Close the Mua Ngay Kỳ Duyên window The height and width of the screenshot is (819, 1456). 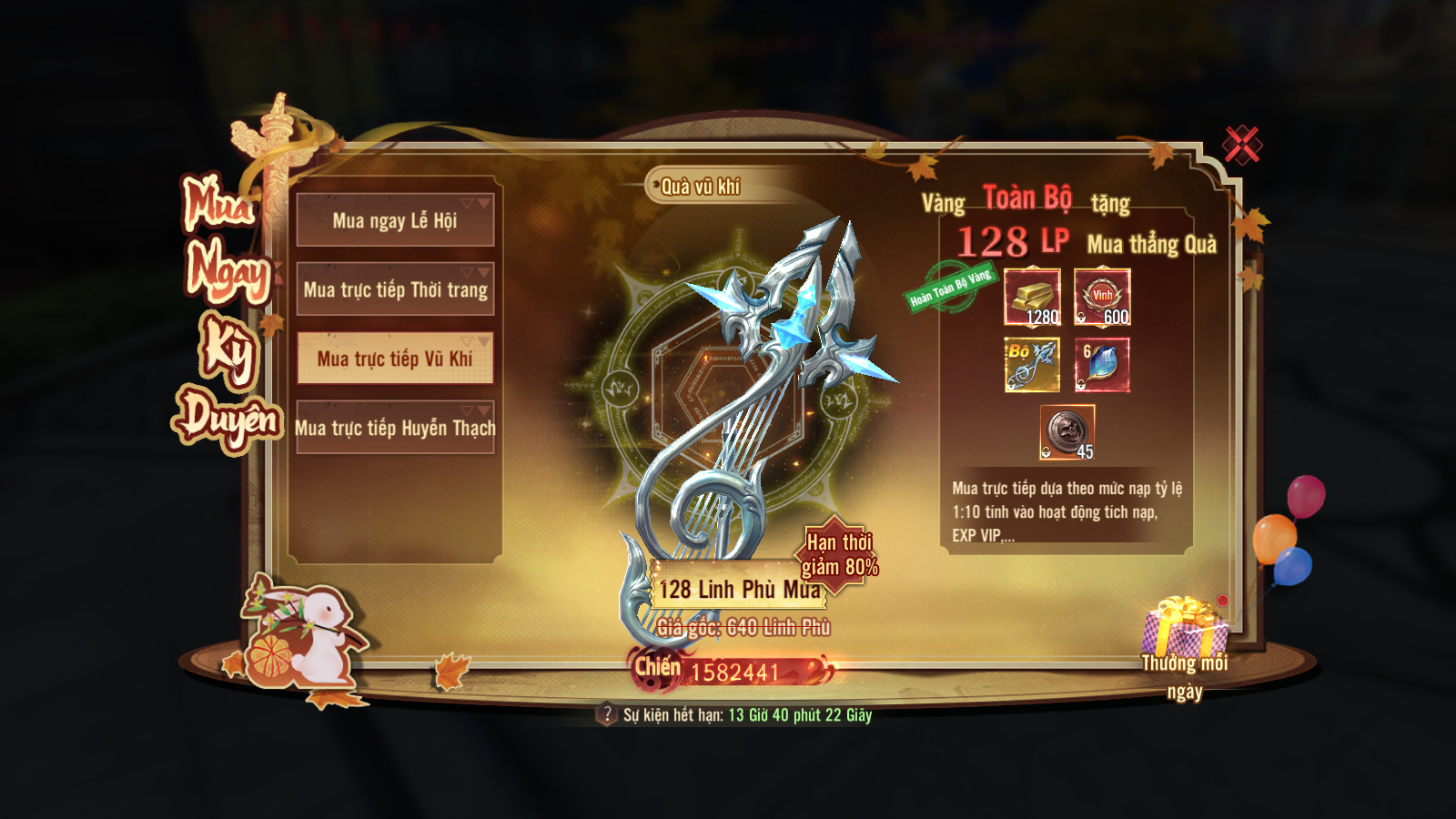[1241, 145]
